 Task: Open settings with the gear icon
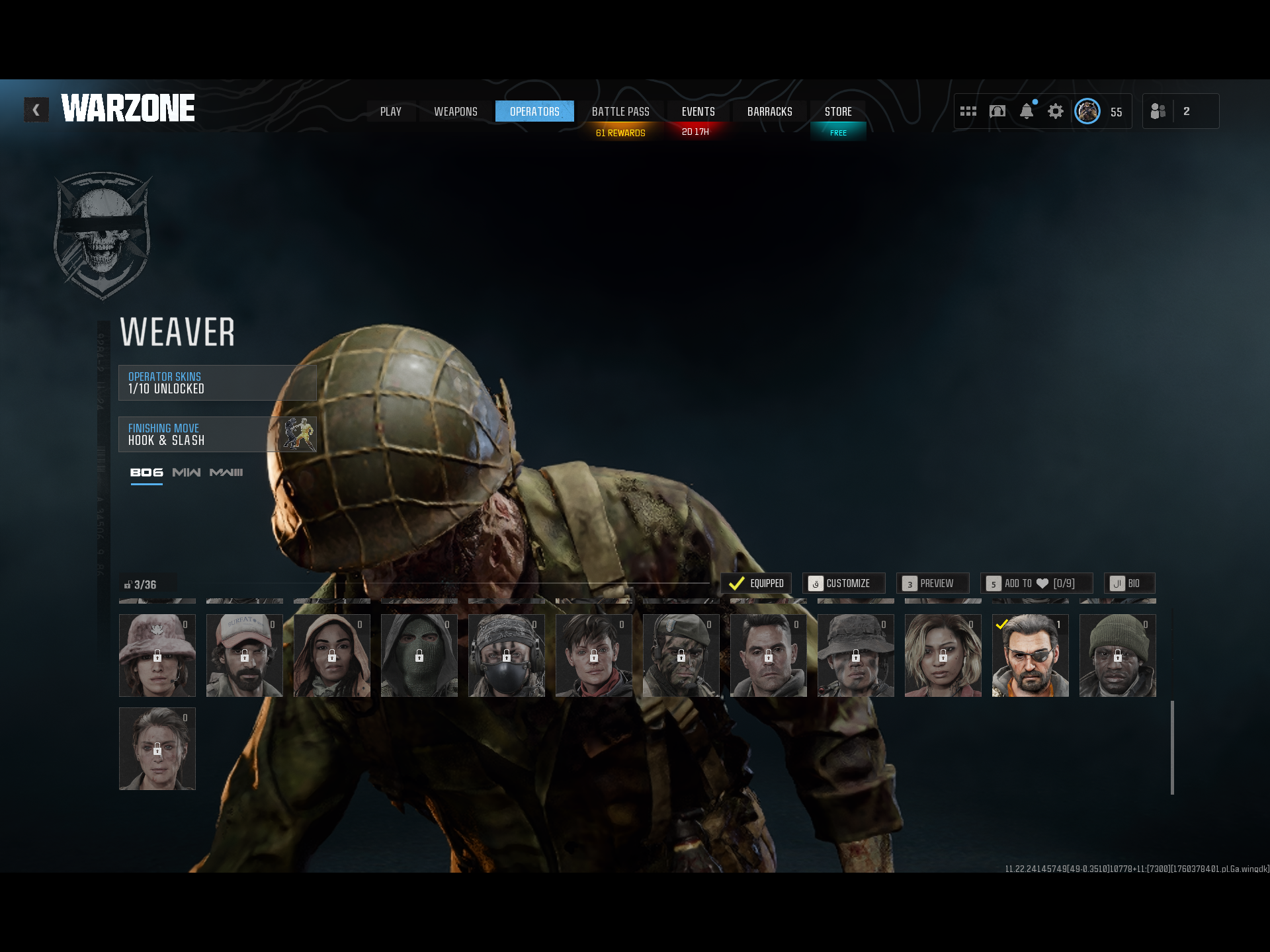click(x=1056, y=112)
